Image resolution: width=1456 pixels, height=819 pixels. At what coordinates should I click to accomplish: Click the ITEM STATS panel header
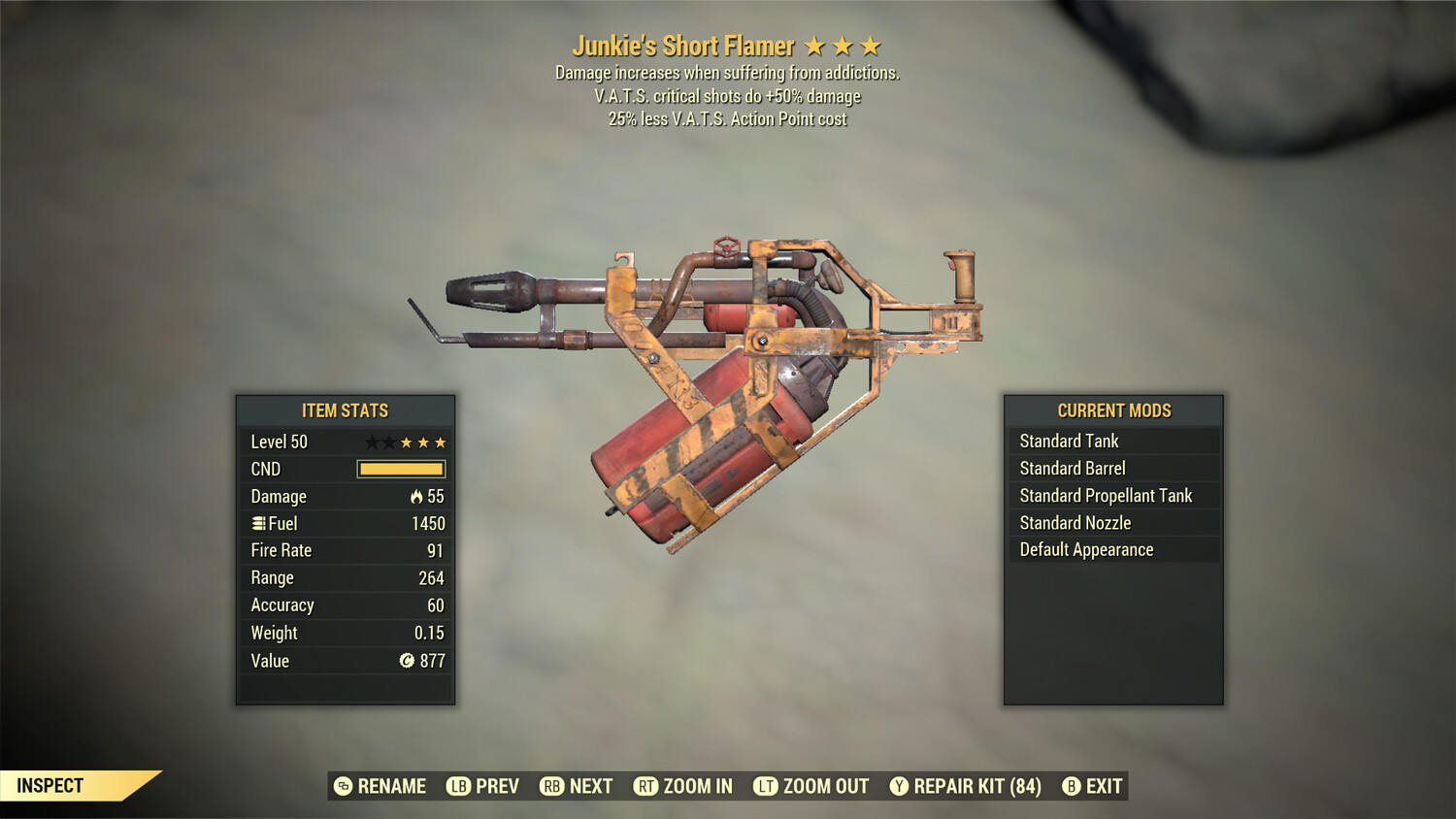(x=345, y=410)
